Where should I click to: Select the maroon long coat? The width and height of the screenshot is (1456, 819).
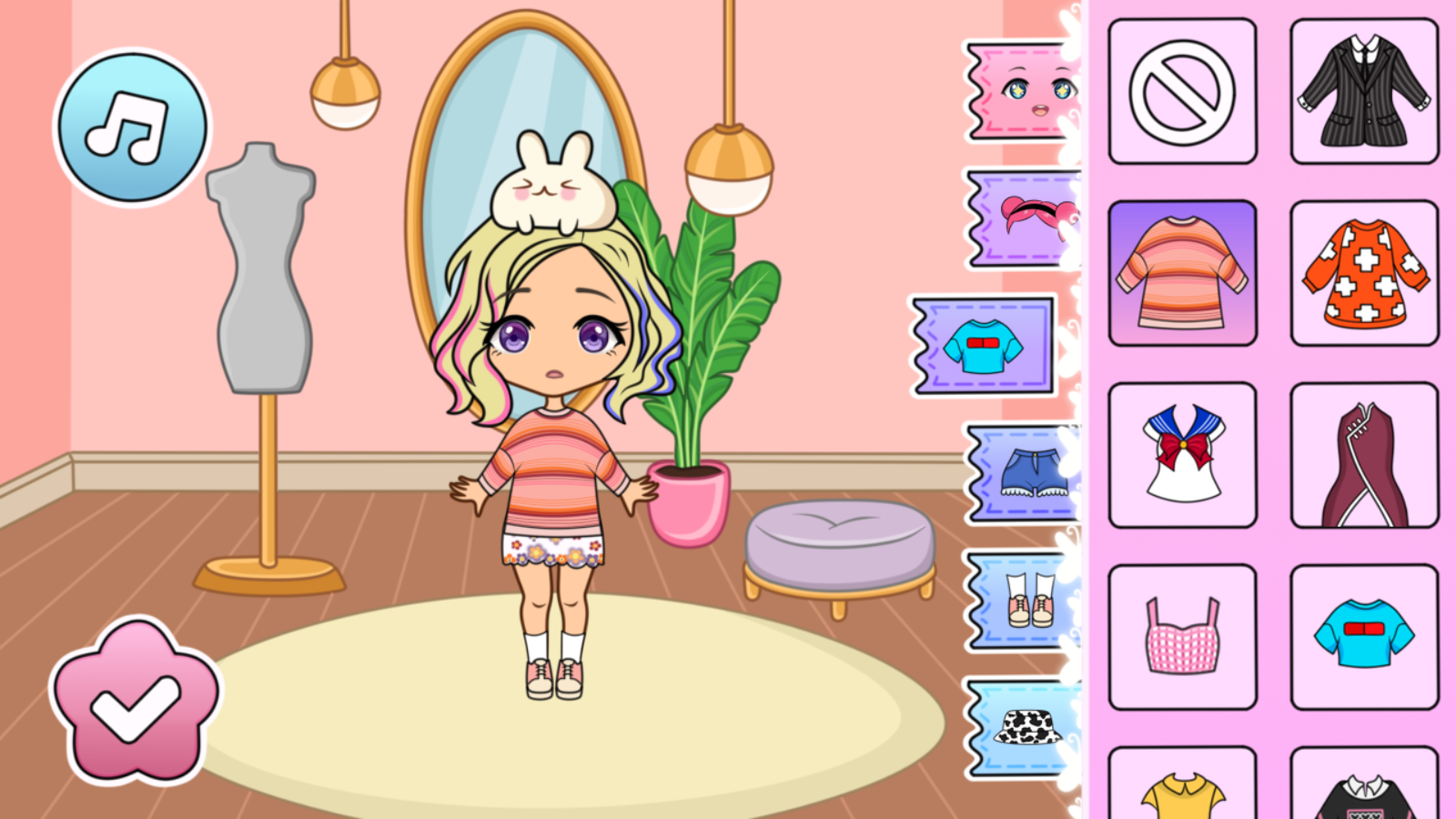click(1362, 453)
